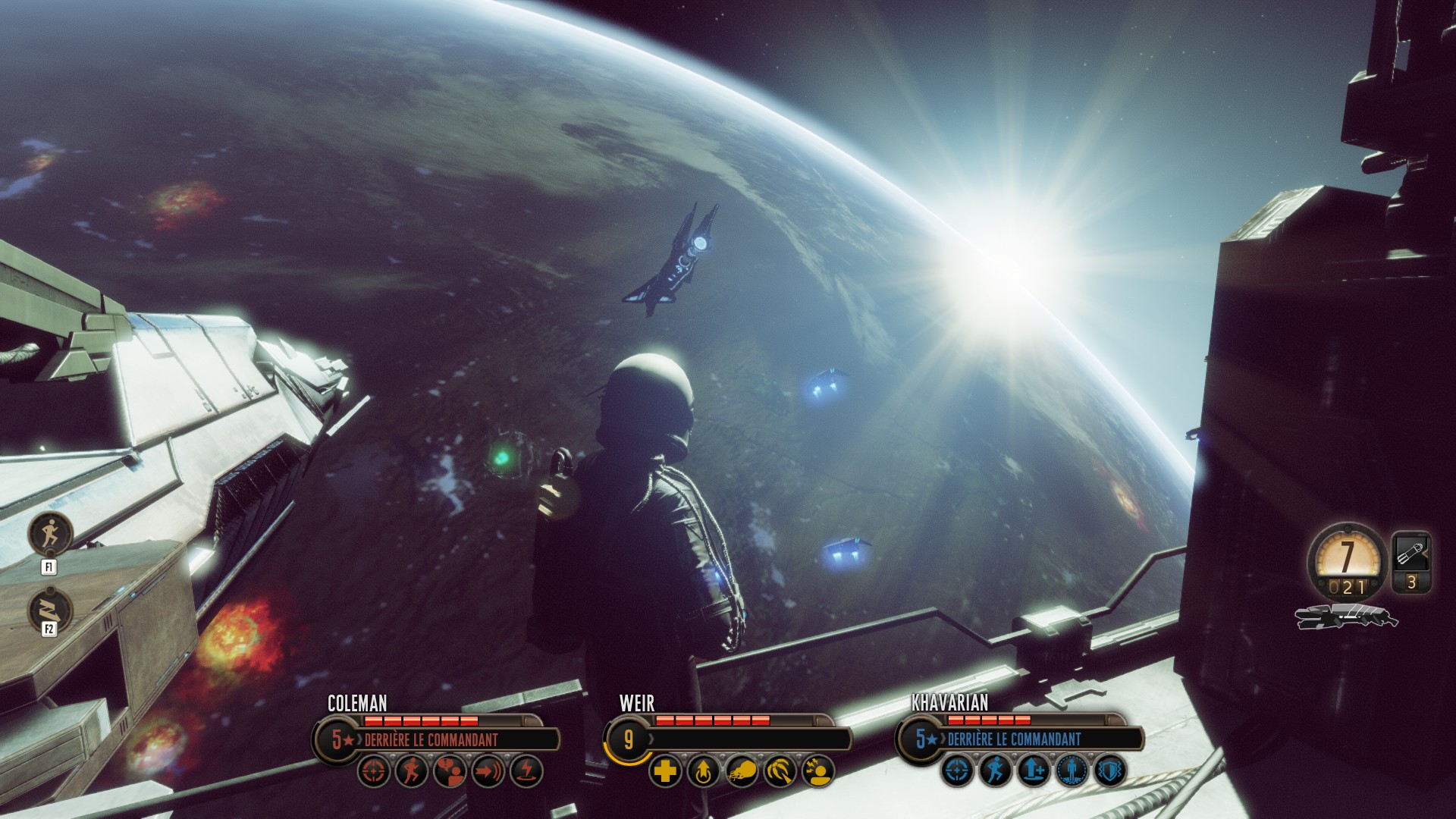The height and width of the screenshot is (819, 1456).
Task: Select Coleman's red running figure ability
Action: tap(412, 771)
